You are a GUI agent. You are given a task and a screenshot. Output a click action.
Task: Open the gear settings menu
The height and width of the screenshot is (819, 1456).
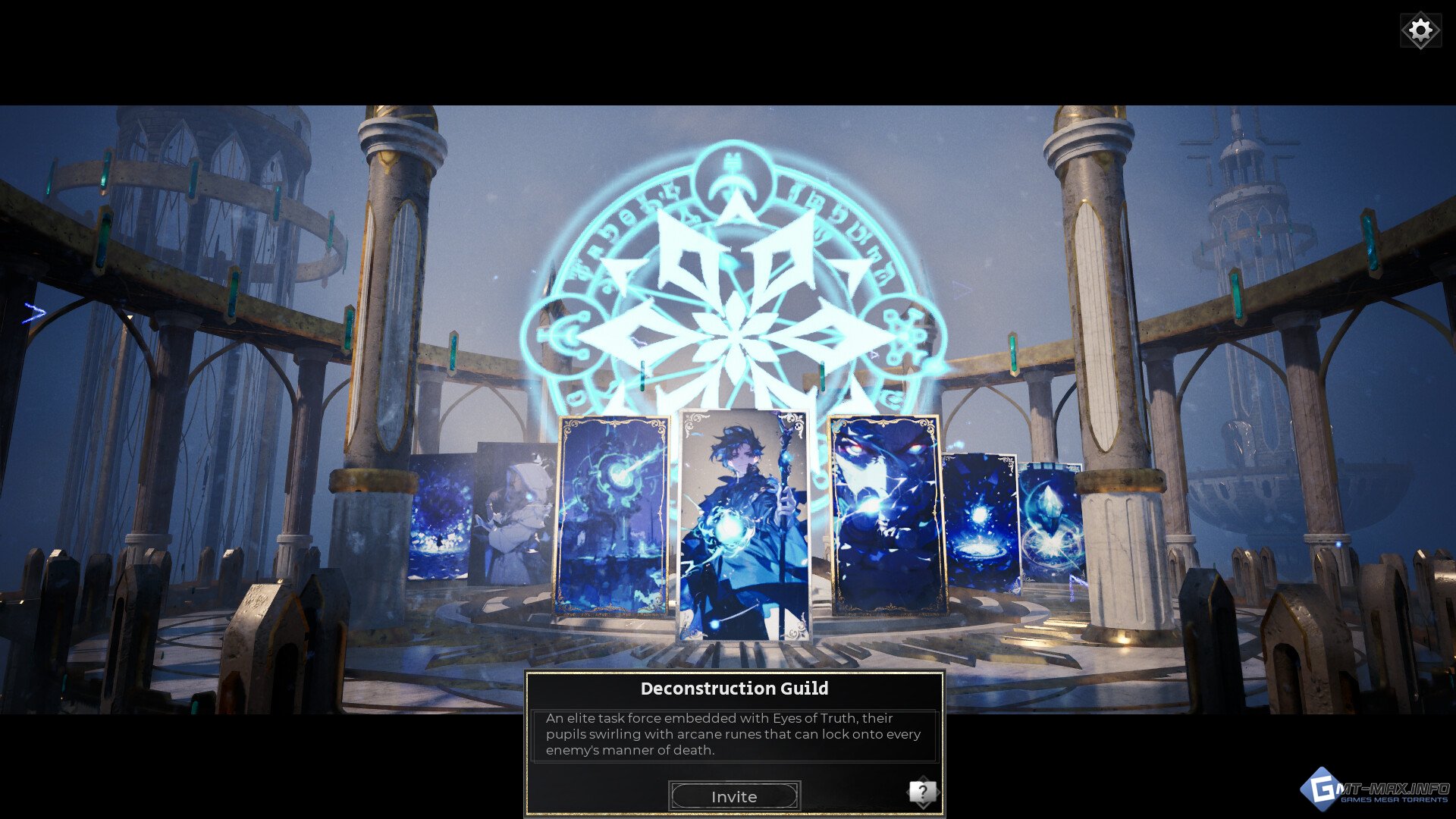1420,31
